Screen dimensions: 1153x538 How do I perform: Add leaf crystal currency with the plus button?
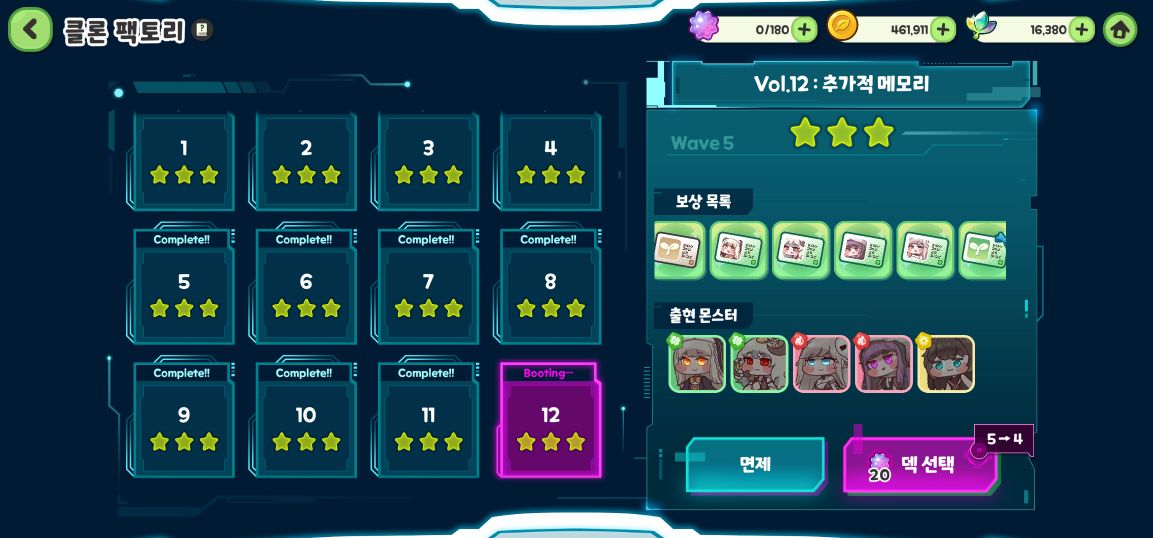click(1081, 29)
